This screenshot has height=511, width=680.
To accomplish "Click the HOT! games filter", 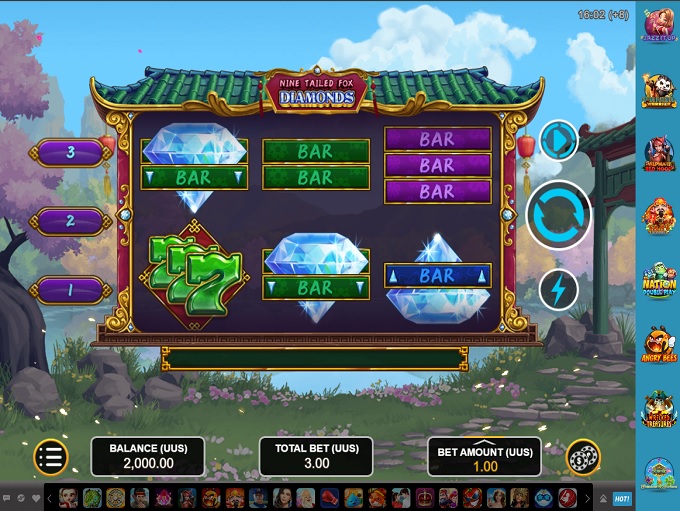I will 621,497.
